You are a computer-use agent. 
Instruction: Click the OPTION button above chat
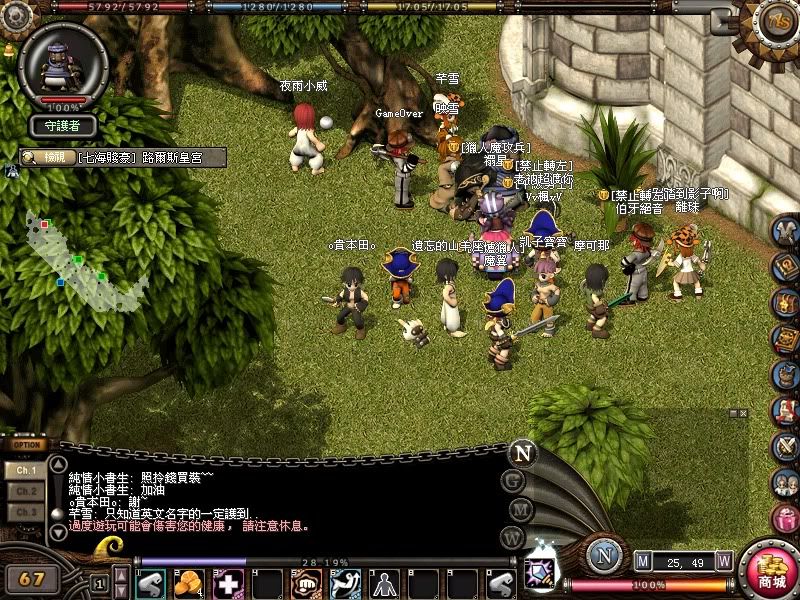(x=28, y=445)
